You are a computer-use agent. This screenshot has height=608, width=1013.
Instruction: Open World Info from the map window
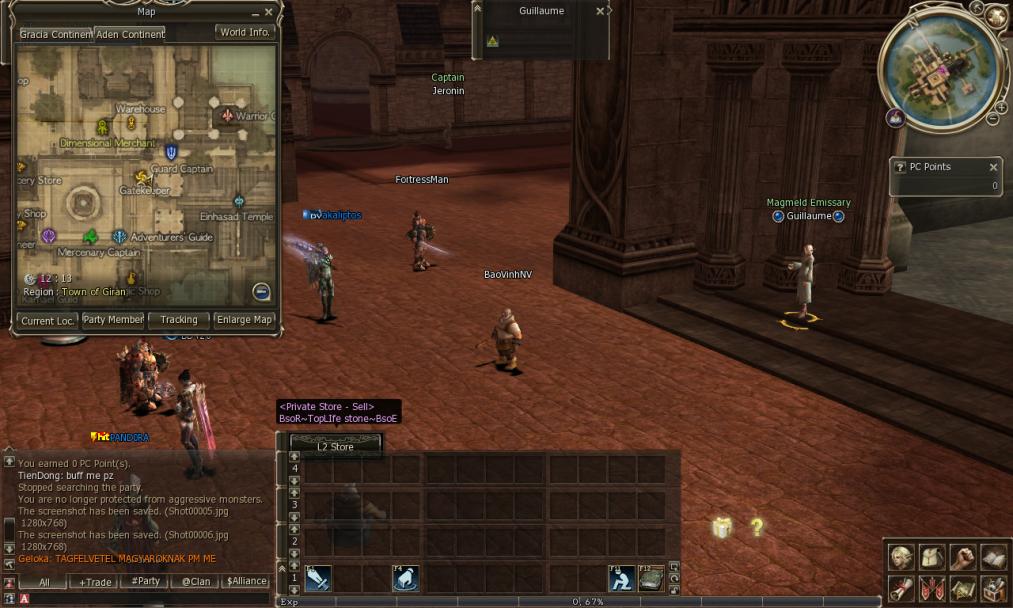(245, 32)
